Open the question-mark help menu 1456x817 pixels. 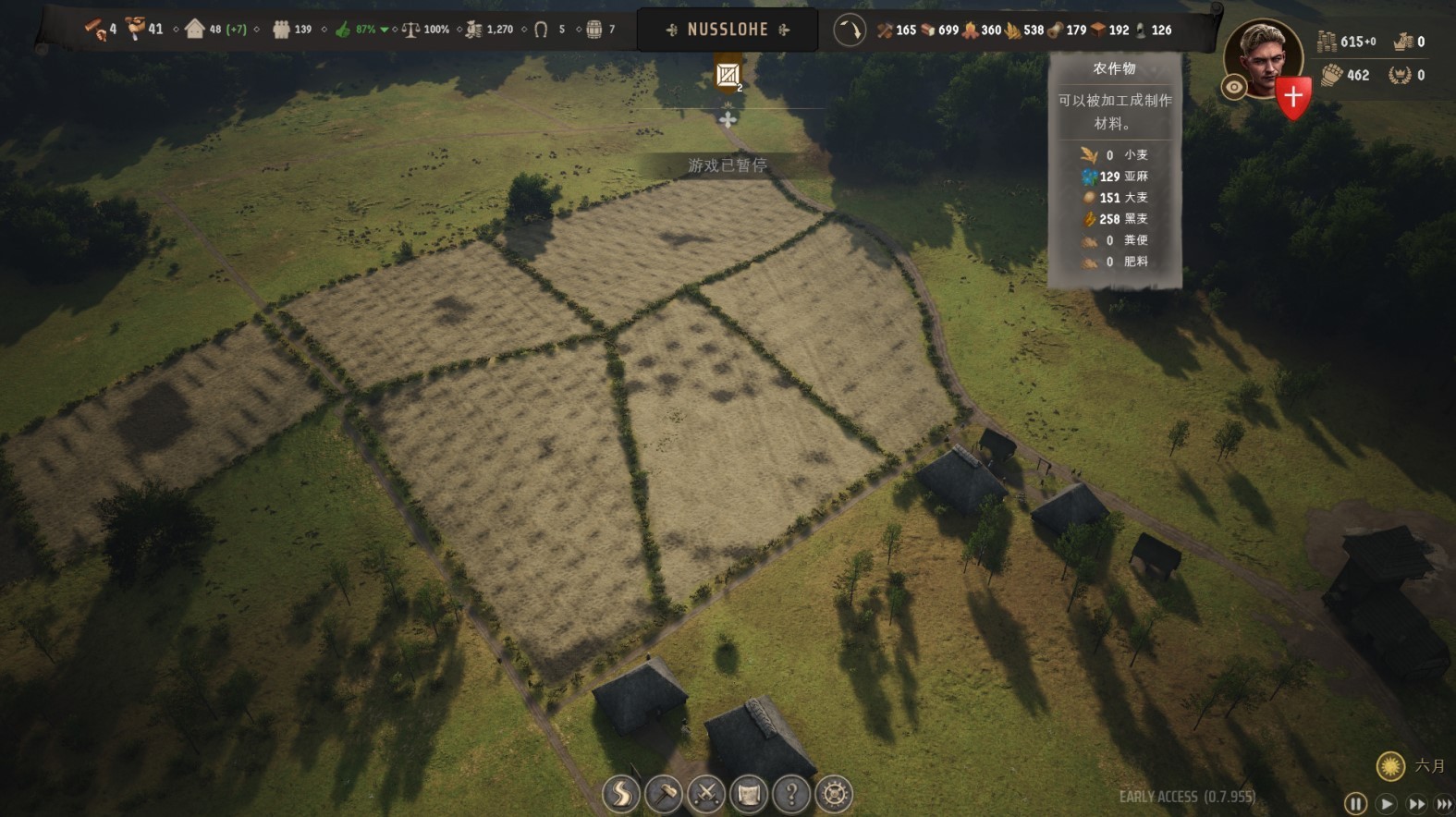[x=791, y=794]
